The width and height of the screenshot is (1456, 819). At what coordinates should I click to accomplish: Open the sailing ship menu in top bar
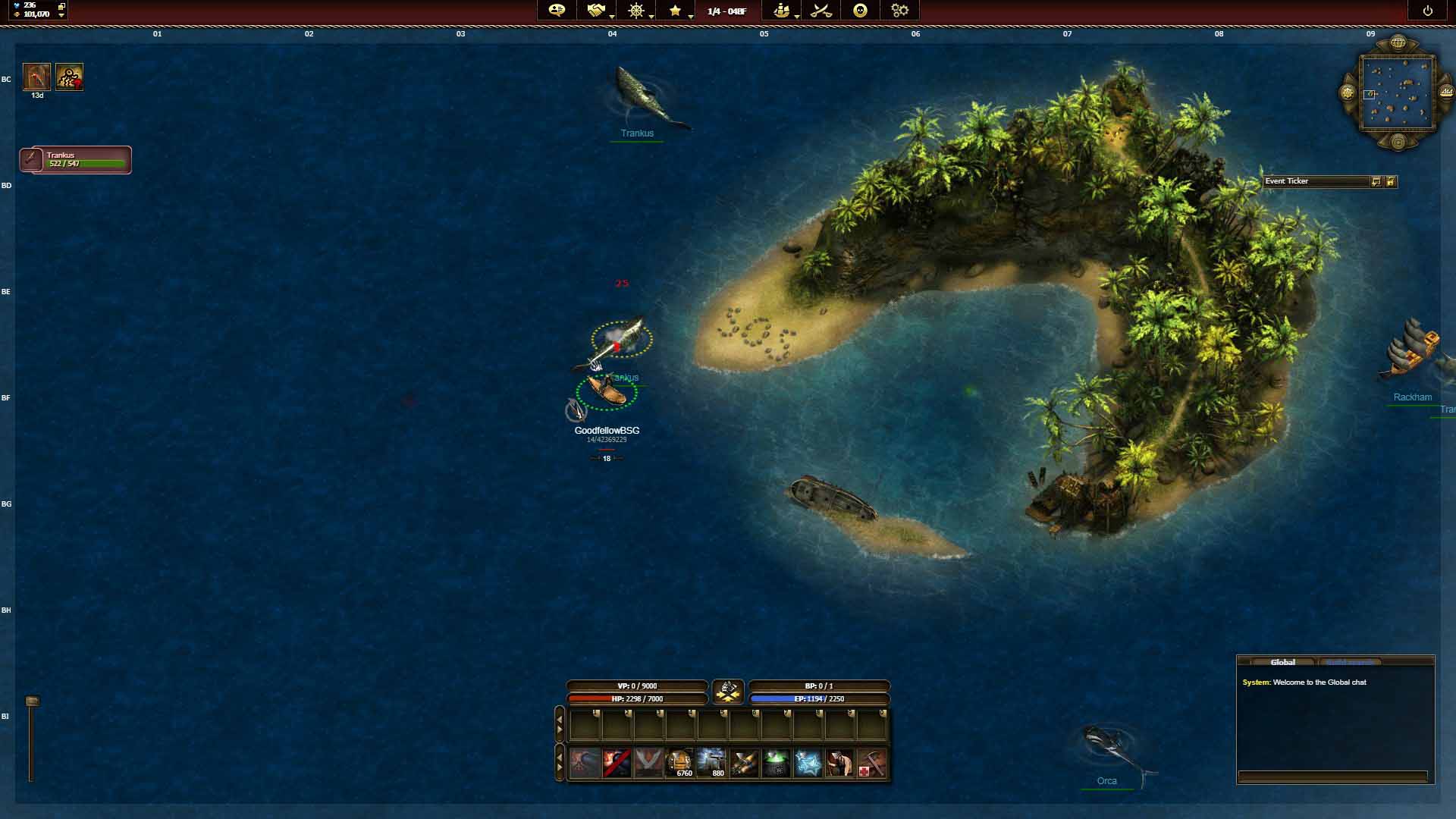781,11
